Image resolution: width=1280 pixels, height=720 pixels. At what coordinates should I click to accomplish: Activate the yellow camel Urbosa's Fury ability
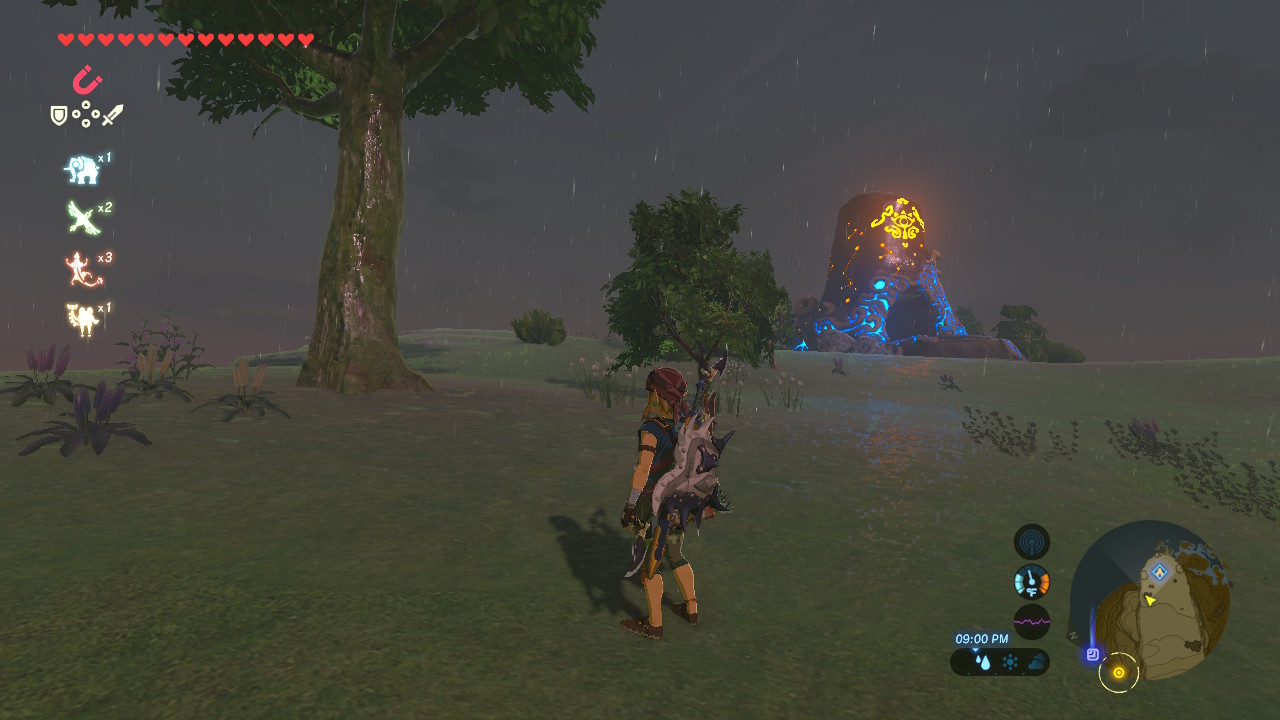point(82,319)
